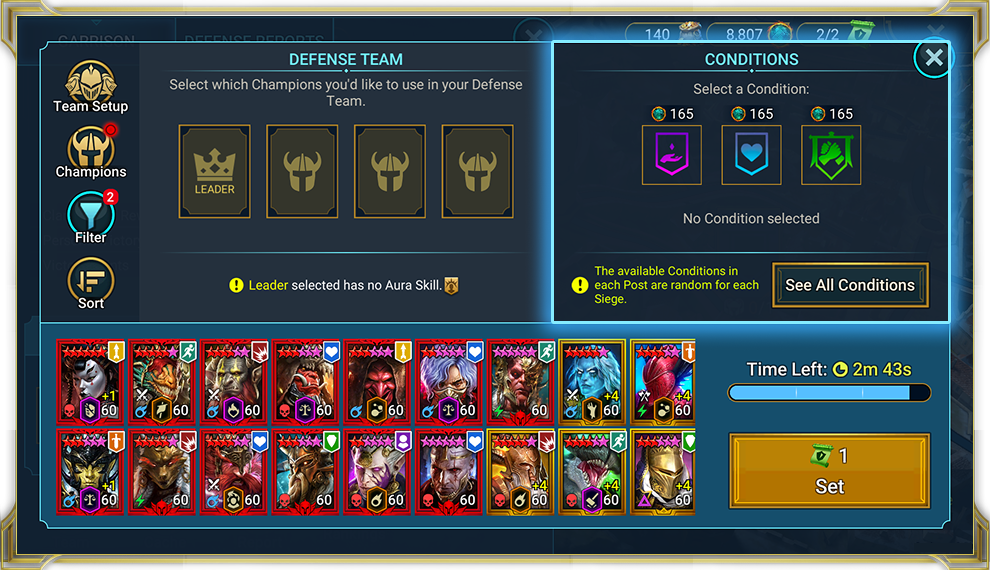Choose the blue heart condition banner
The width and height of the screenshot is (990, 570).
tap(751, 155)
